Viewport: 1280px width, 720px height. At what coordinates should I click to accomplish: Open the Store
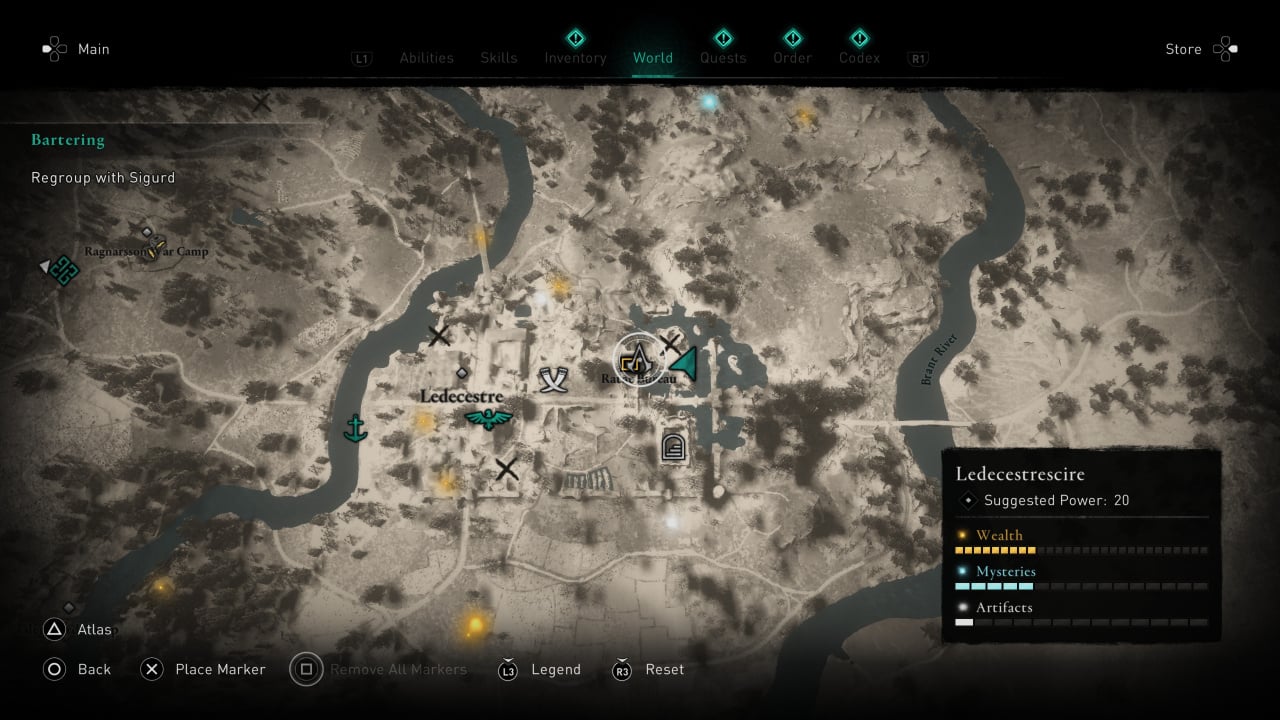[x=1200, y=49]
